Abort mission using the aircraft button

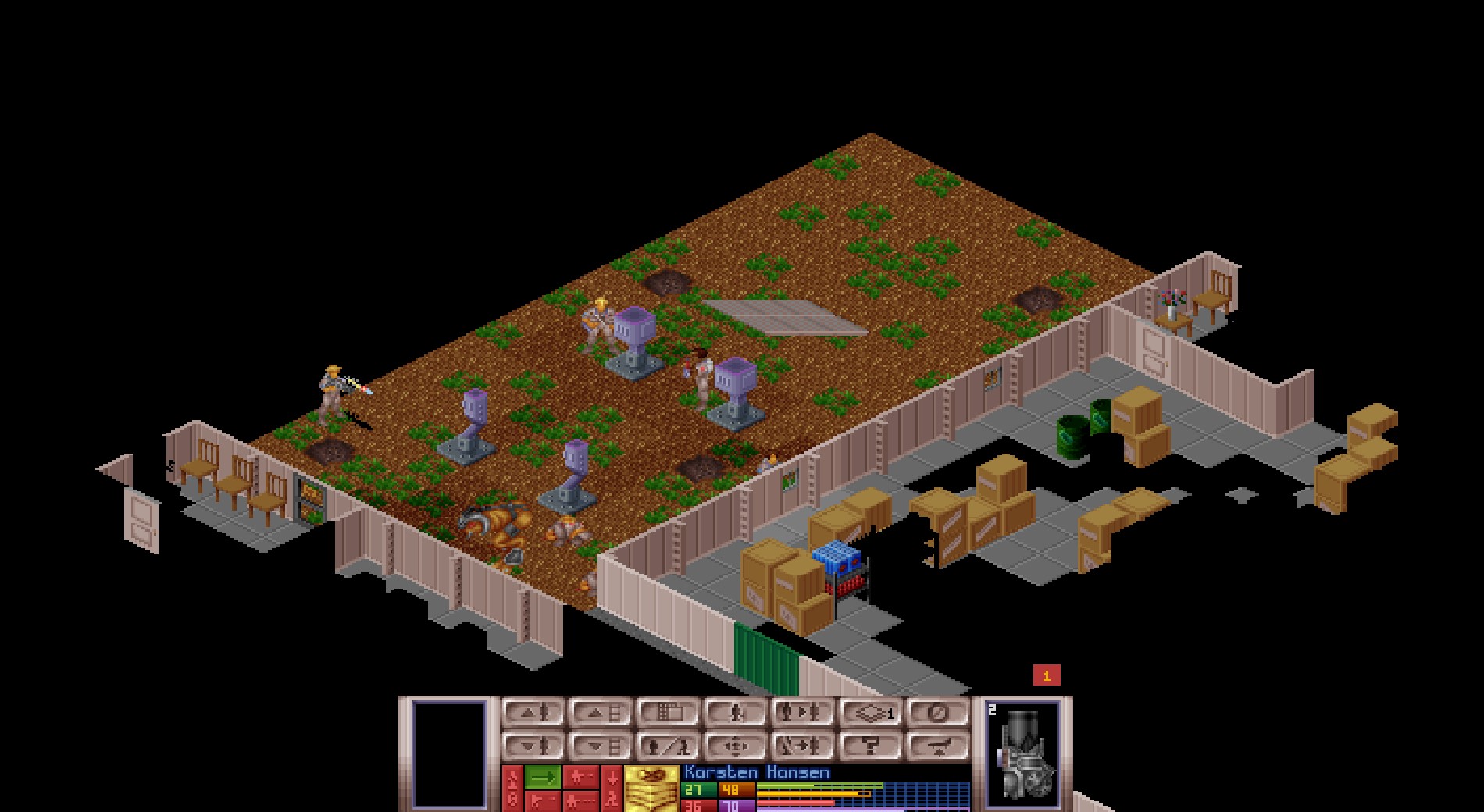[936, 746]
